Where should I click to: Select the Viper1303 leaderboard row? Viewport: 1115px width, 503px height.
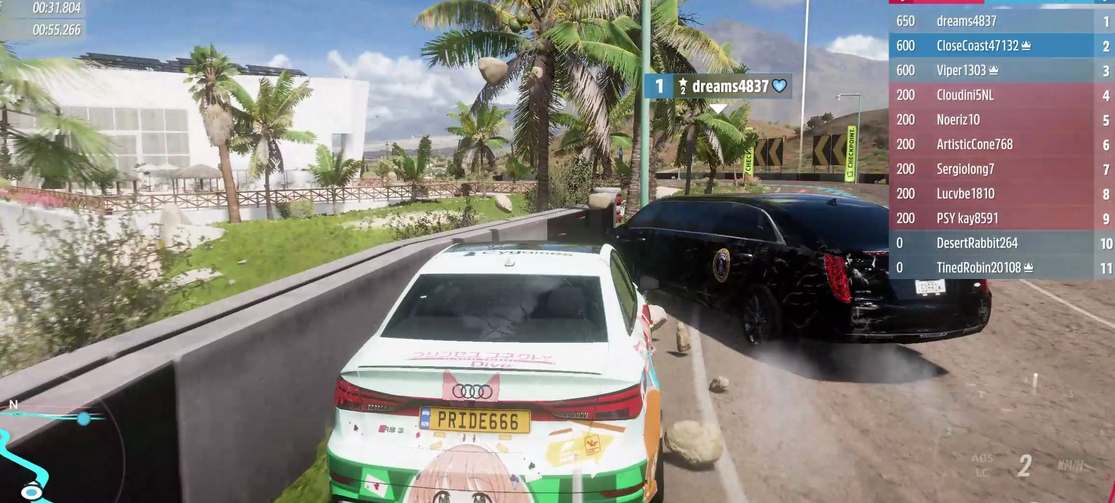[x=1000, y=70]
